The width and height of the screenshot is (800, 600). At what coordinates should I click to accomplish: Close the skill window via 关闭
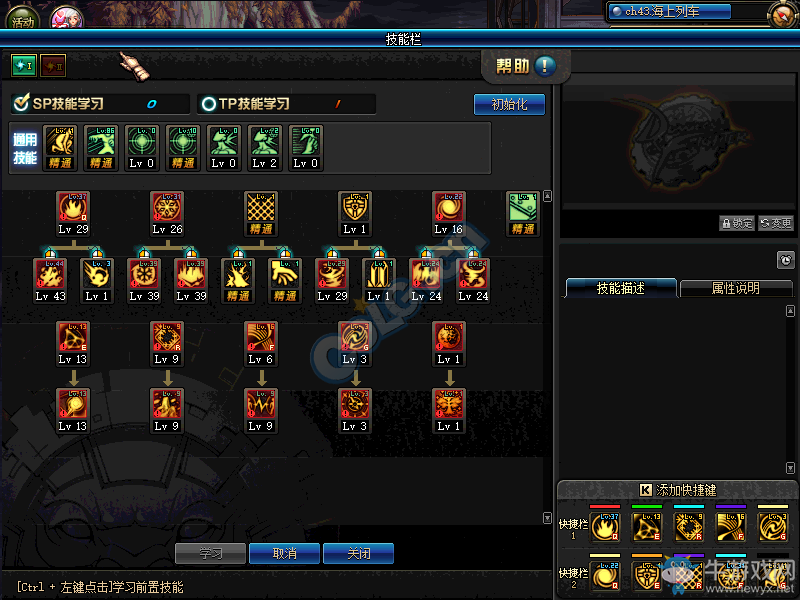pyautogui.click(x=358, y=553)
